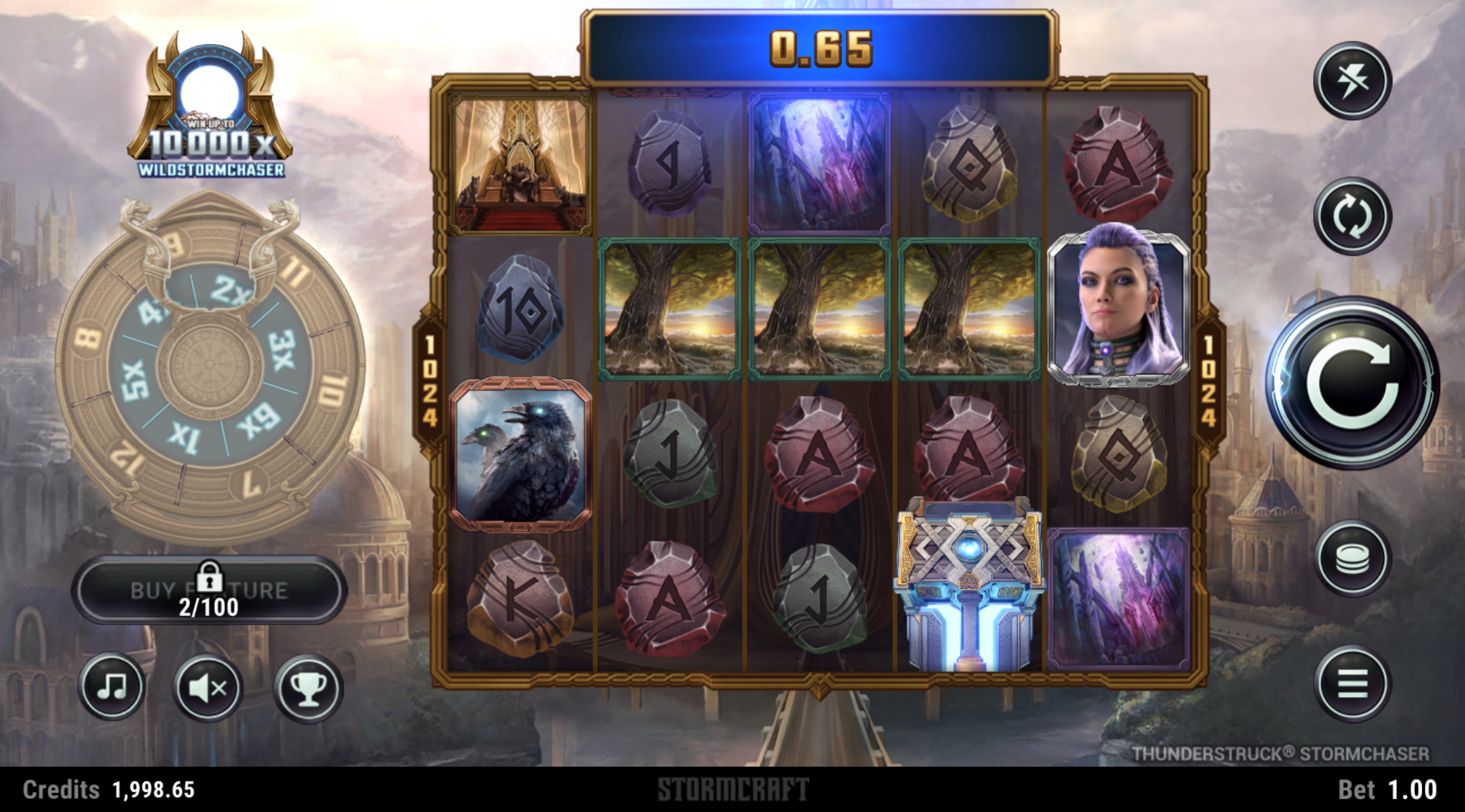
Task: Unmute sound with the speaker button
Action: pyautogui.click(x=207, y=688)
